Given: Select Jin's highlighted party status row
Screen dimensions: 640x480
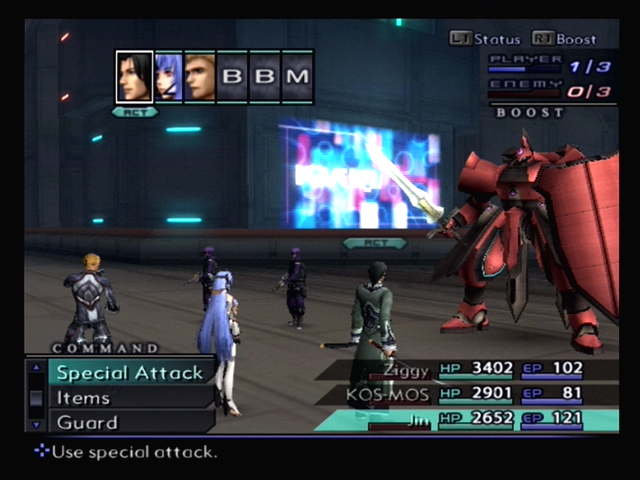Looking at the screenshot, I should coord(470,420).
